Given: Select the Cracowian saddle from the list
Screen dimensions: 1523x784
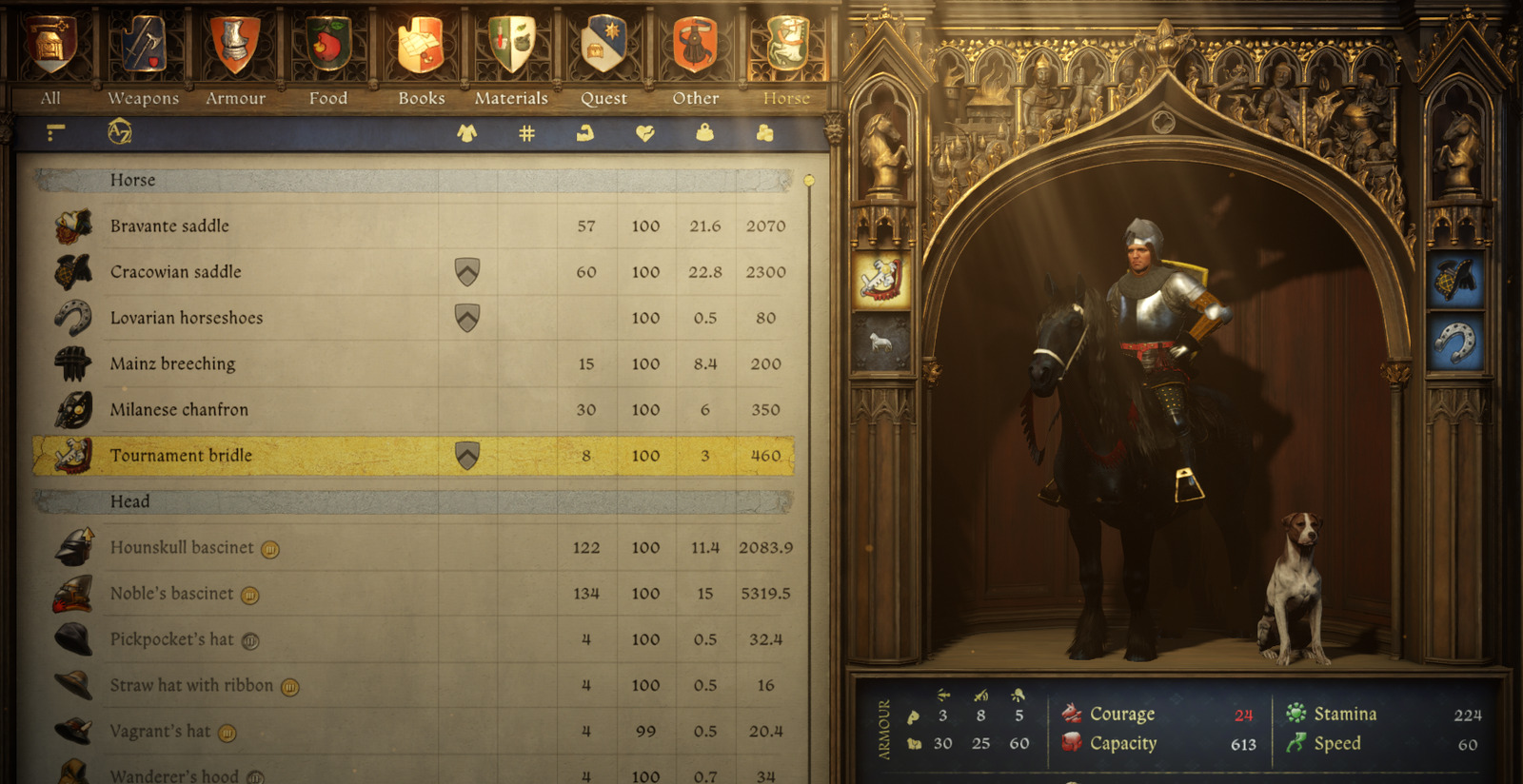Looking at the screenshot, I should pos(286,271).
